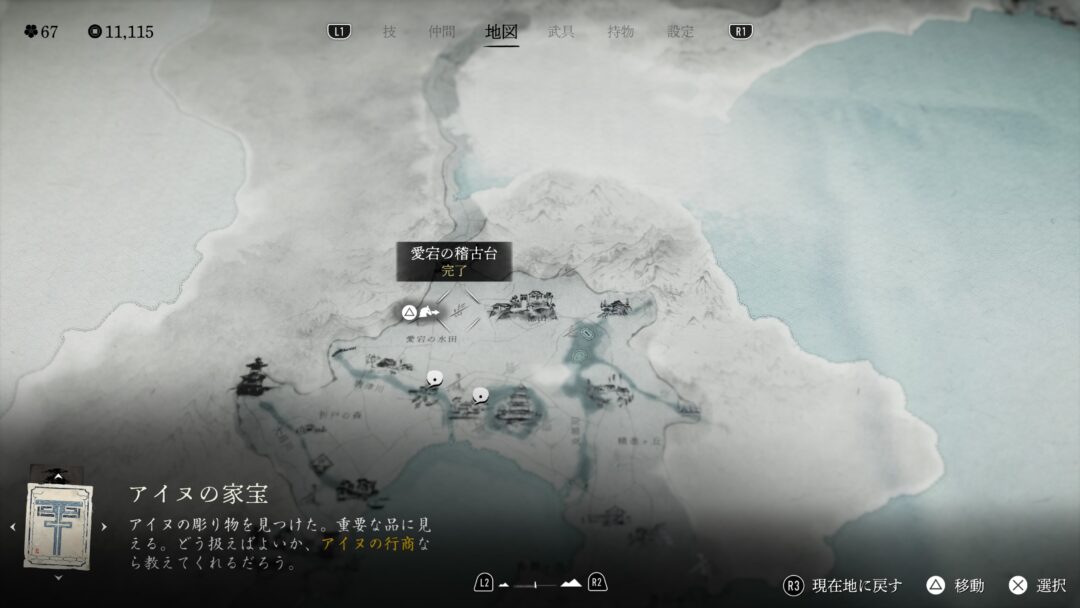Click the map zoom level slider
The height and width of the screenshot is (608, 1080).
click(x=540, y=583)
